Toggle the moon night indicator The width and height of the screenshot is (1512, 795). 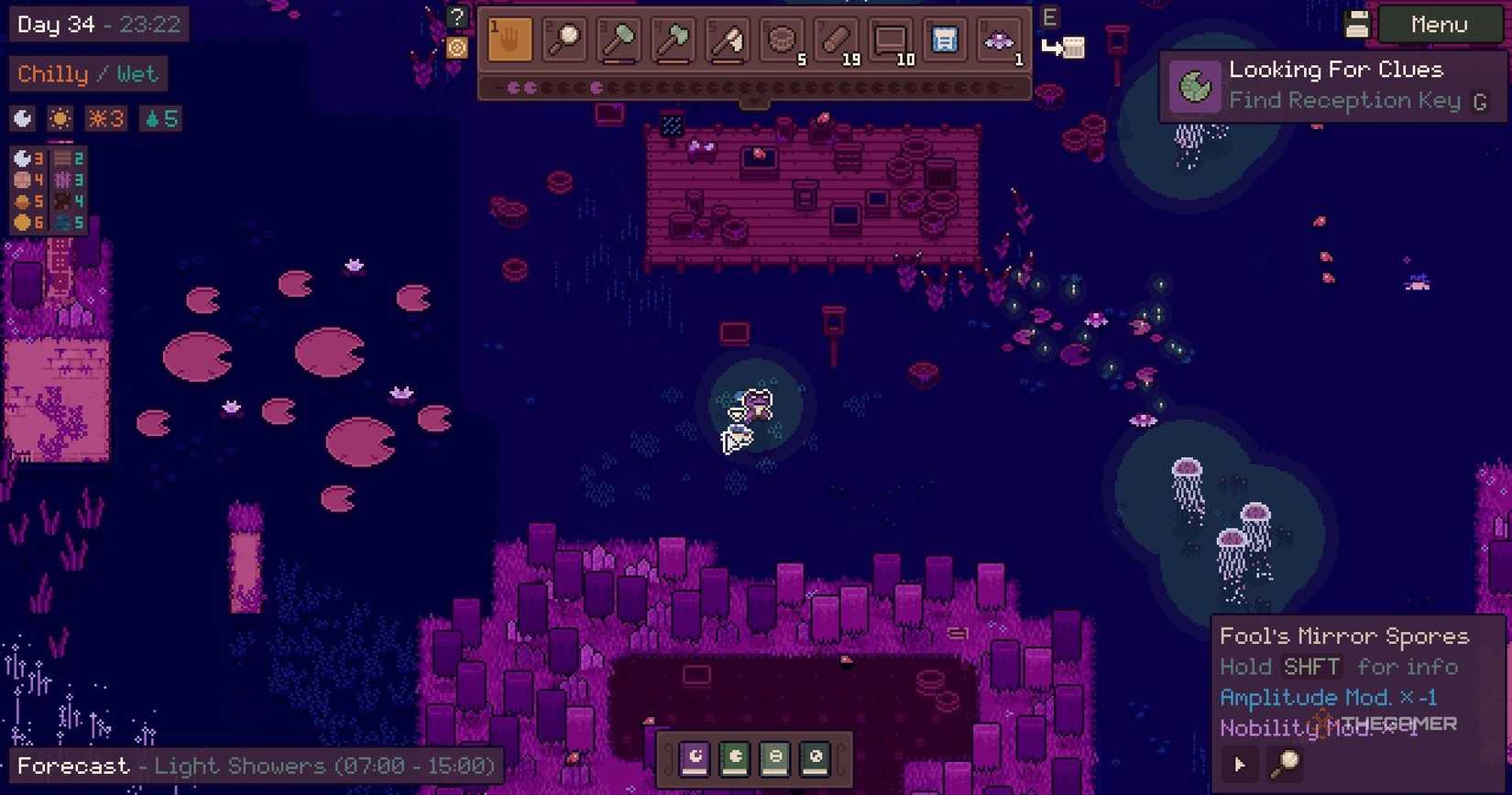tap(21, 118)
